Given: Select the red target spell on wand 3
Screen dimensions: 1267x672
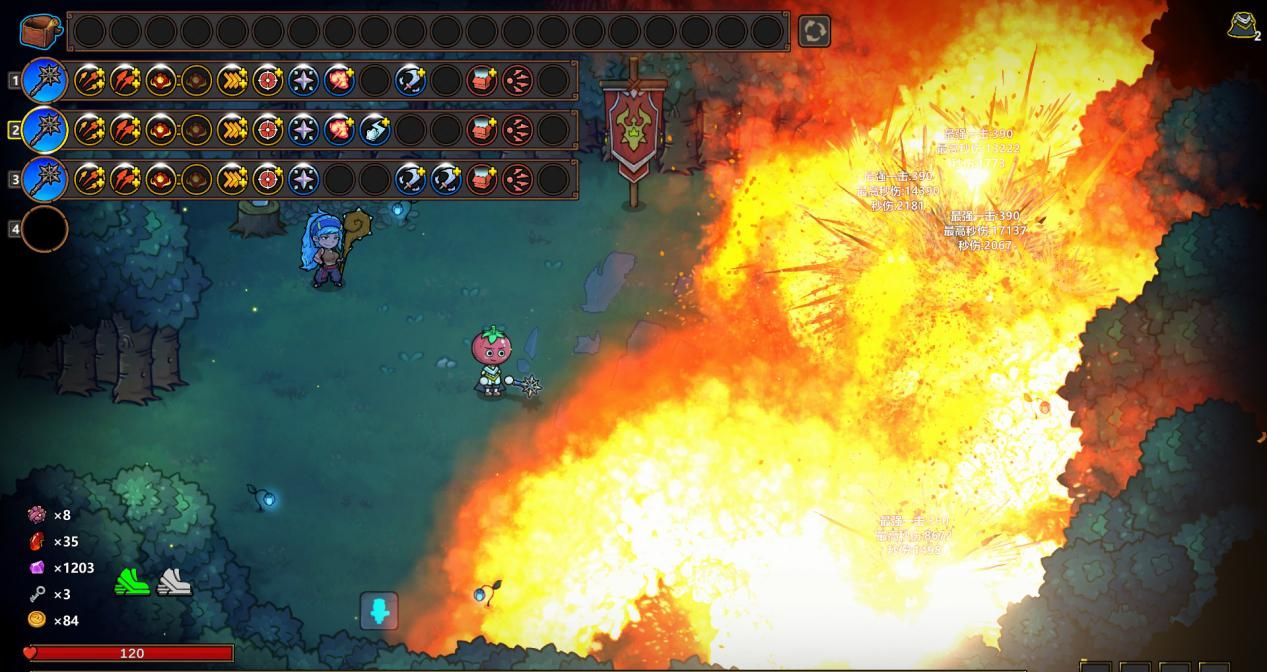Looking at the screenshot, I should (267, 180).
